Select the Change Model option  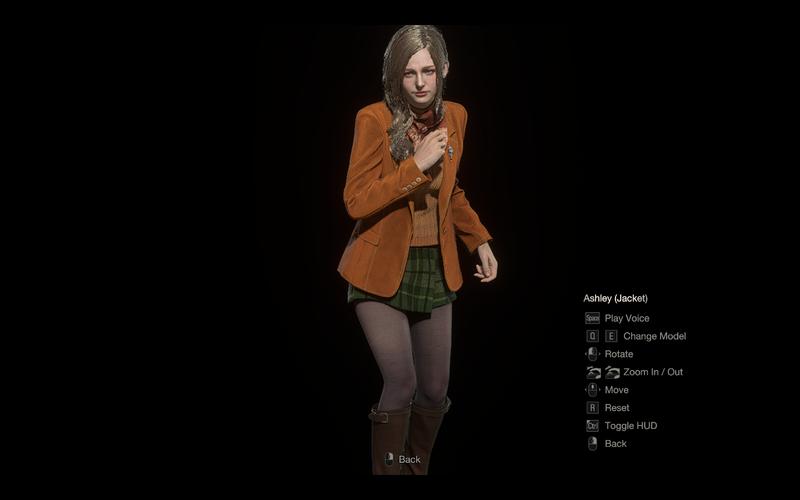pos(654,336)
